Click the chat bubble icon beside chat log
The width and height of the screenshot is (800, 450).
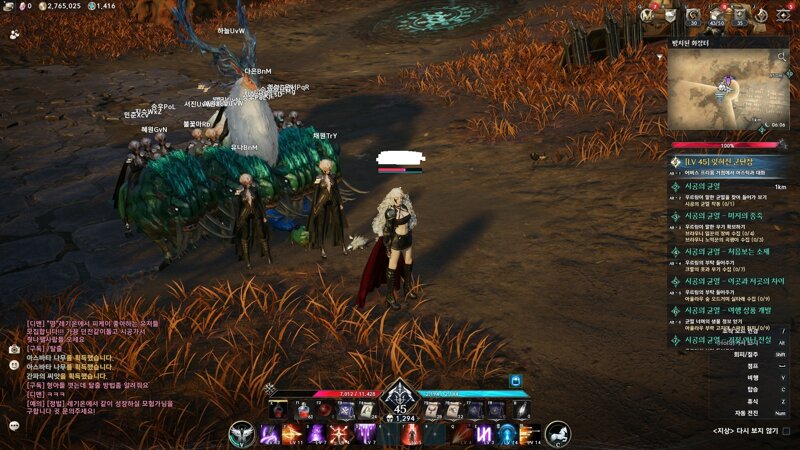click(14, 425)
